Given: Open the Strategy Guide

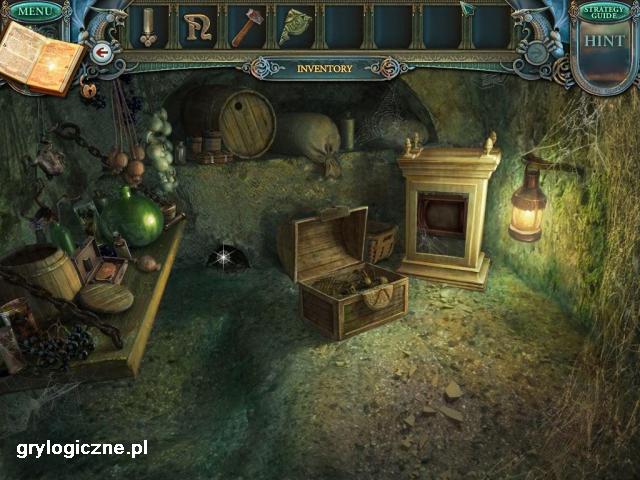Looking at the screenshot, I should (605, 12).
